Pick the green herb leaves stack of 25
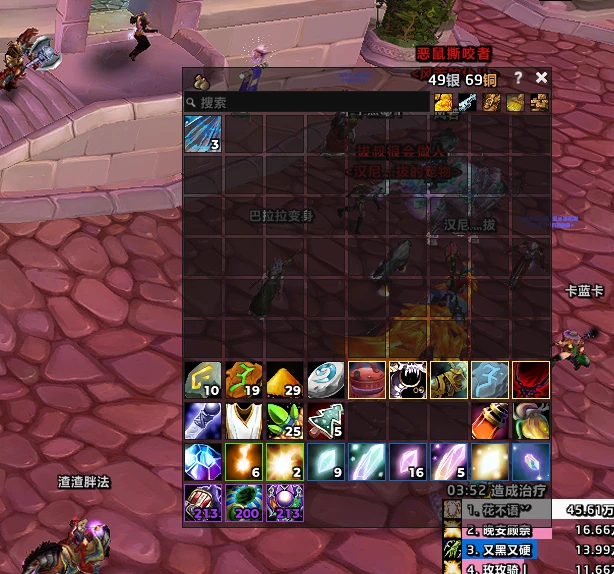This screenshot has height=574, width=614. pos(285,421)
